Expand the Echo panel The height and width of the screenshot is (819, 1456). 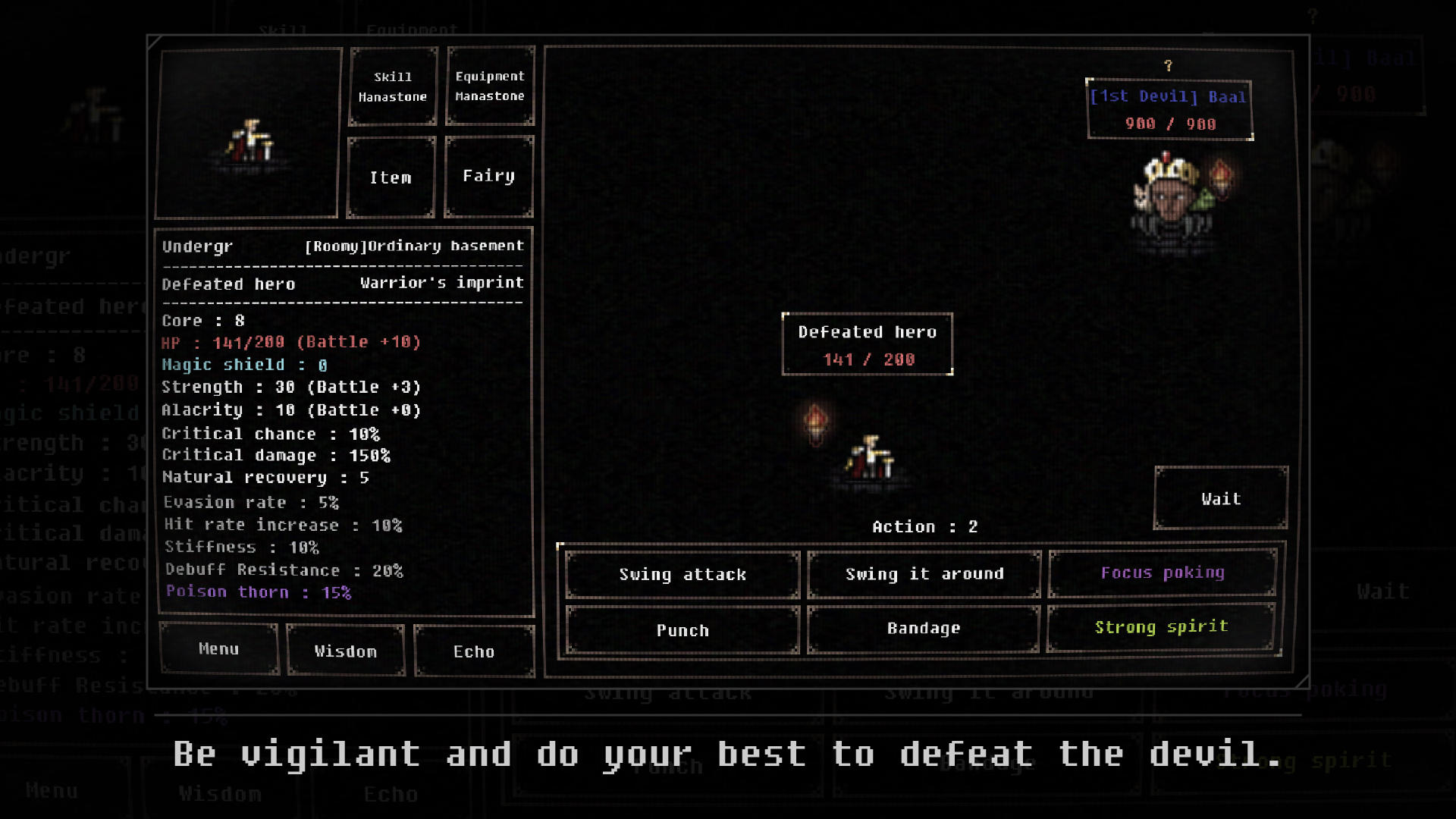click(475, 651)
